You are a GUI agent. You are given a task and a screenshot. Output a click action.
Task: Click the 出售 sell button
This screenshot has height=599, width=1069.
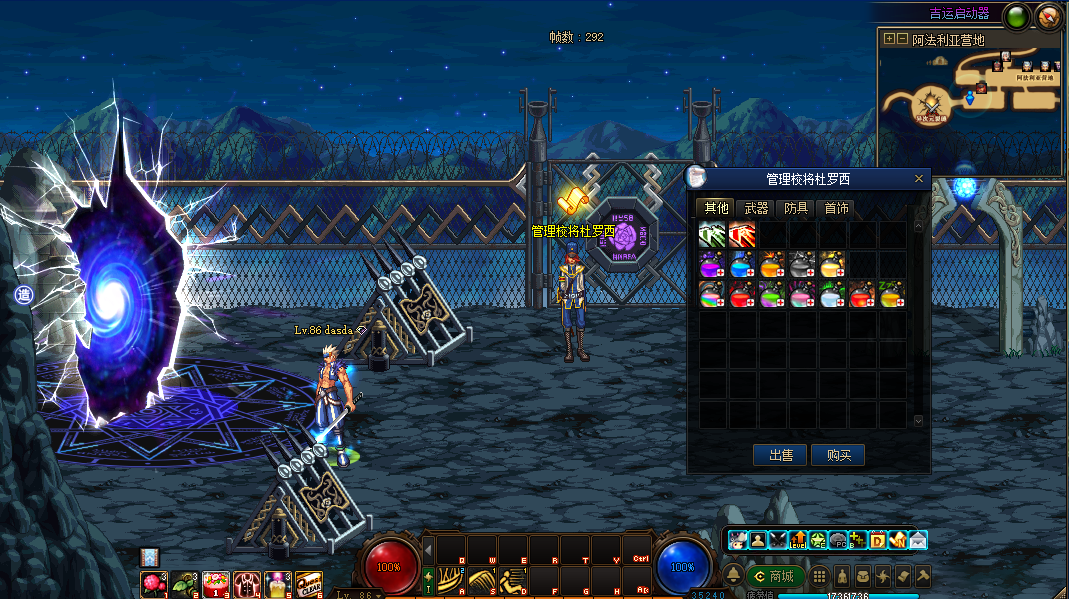780,455
